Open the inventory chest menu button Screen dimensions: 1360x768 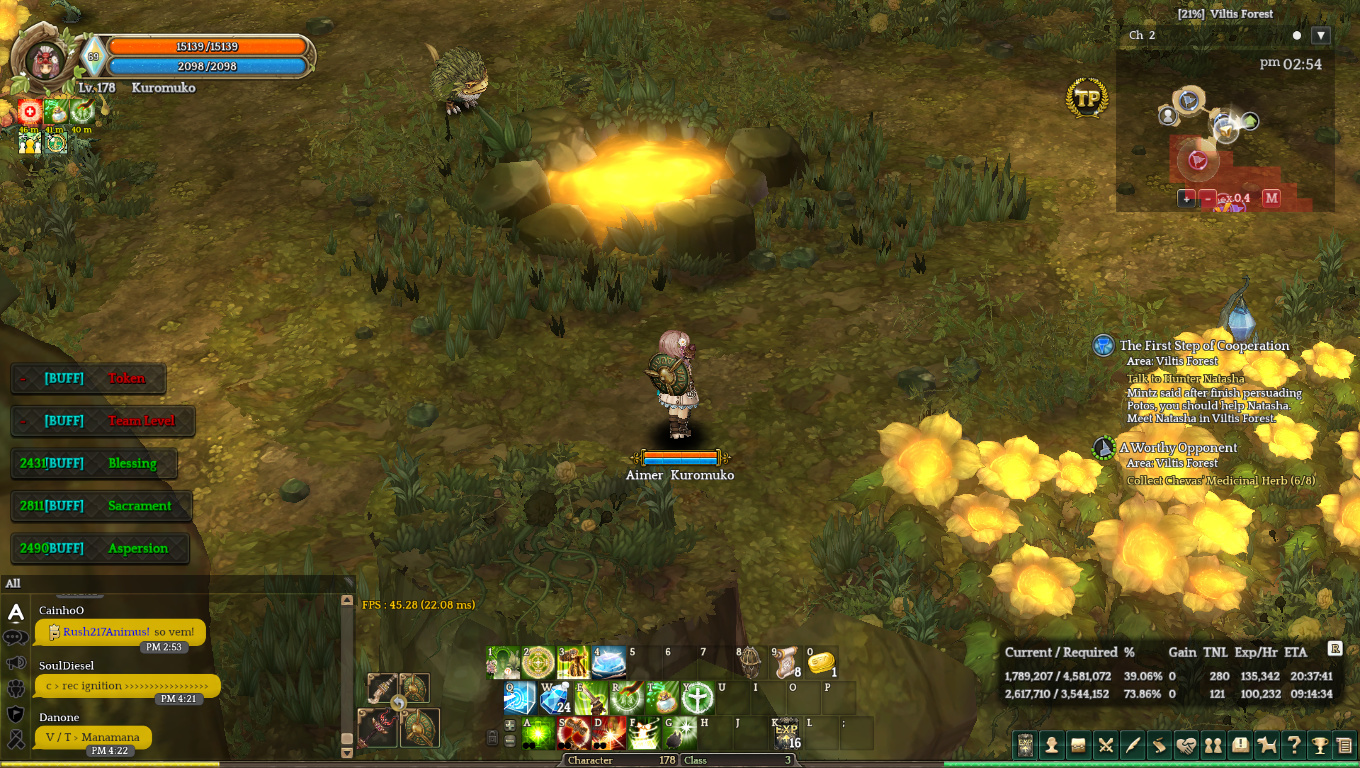[x=1078, y=745]
